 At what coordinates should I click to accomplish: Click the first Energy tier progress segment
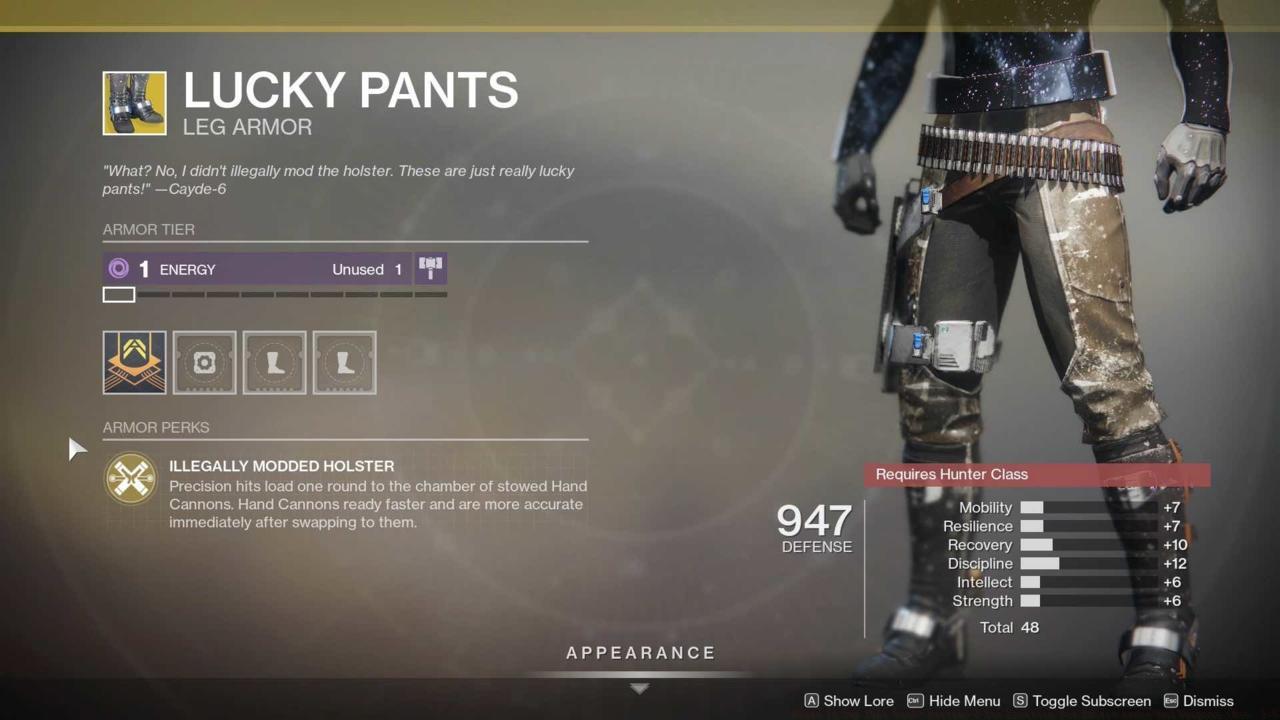(118, 294)
